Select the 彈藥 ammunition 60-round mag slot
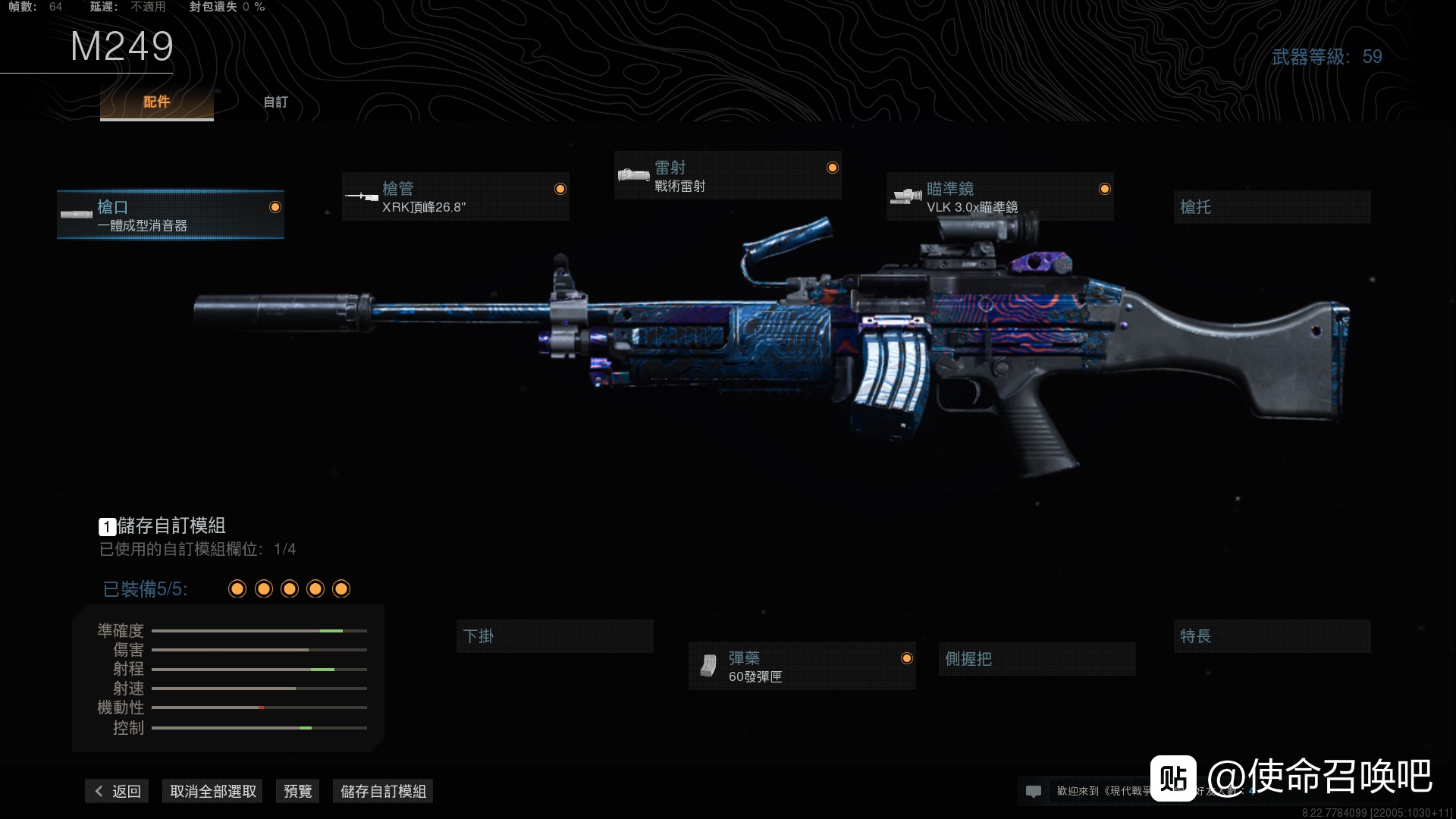 802,667
